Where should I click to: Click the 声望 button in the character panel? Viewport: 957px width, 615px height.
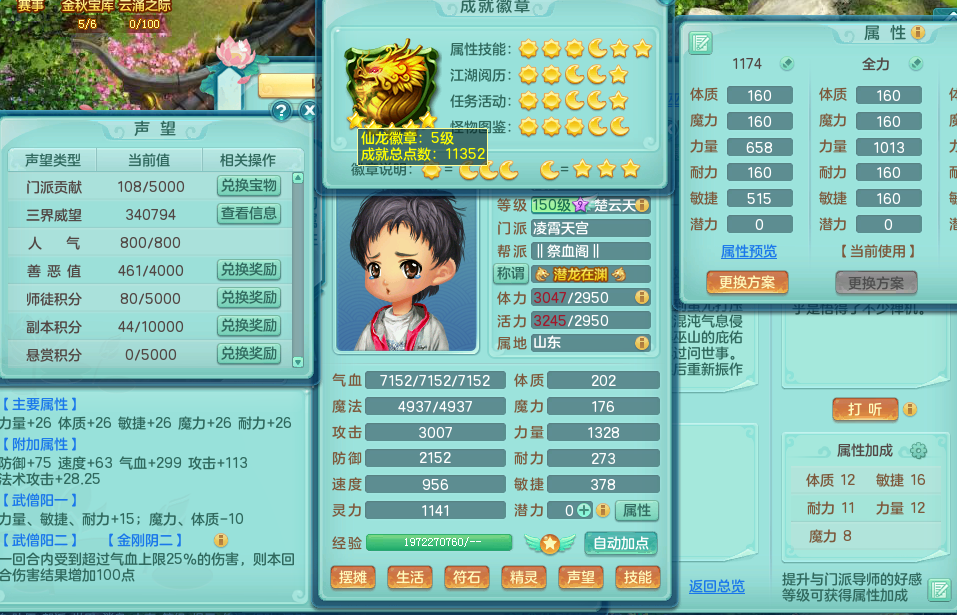[580, 578]
